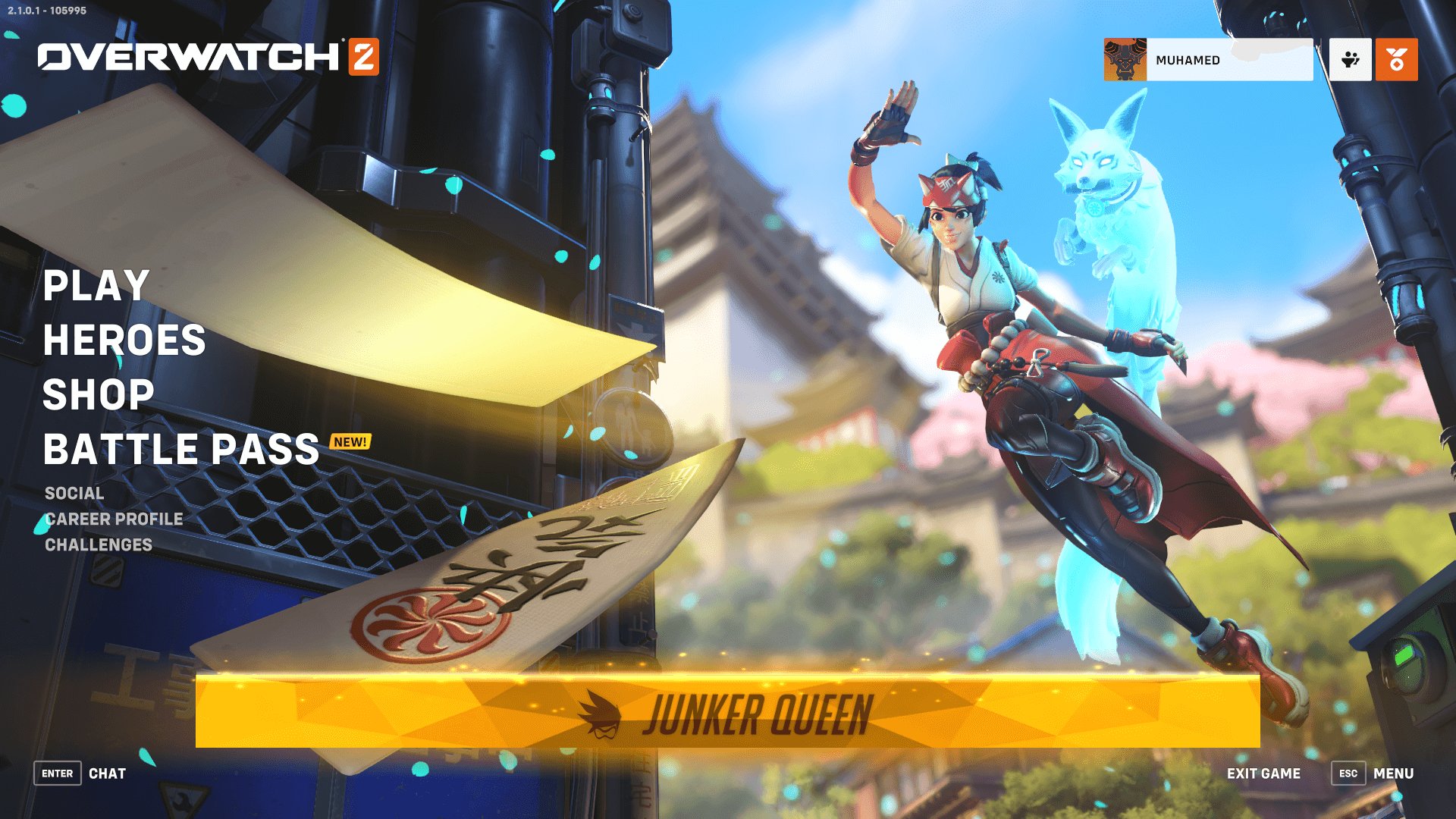1456x819 pixels.
Task: Open the CHALLENGES menu entry
Action: pyautogui.click(x=97, y=544)
